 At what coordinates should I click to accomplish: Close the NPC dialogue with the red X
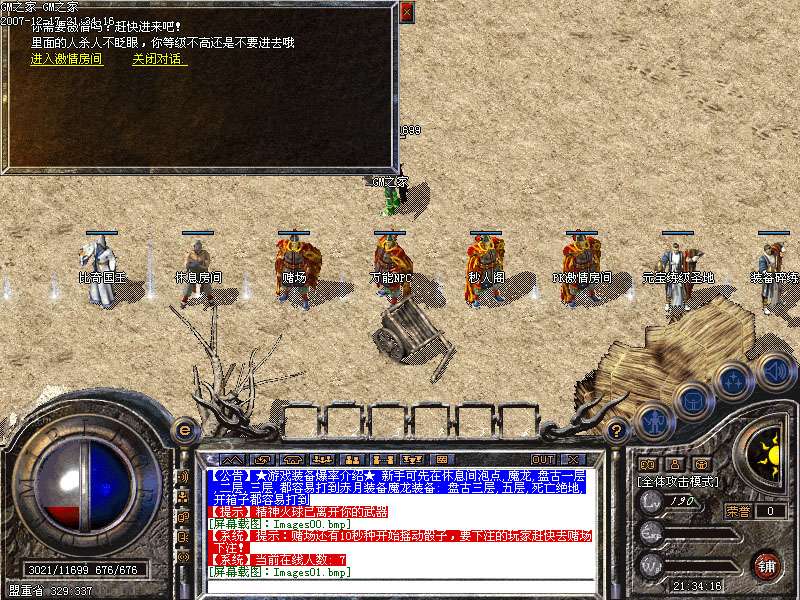pyautogui.click(x=406, y=12)
